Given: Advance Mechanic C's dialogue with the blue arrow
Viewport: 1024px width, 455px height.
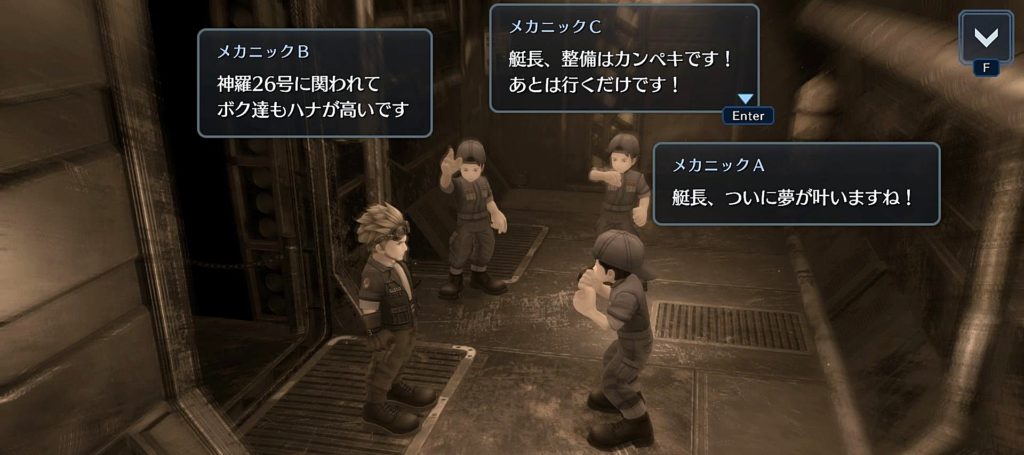Looking at the screenshot, I should click(746, 99).
